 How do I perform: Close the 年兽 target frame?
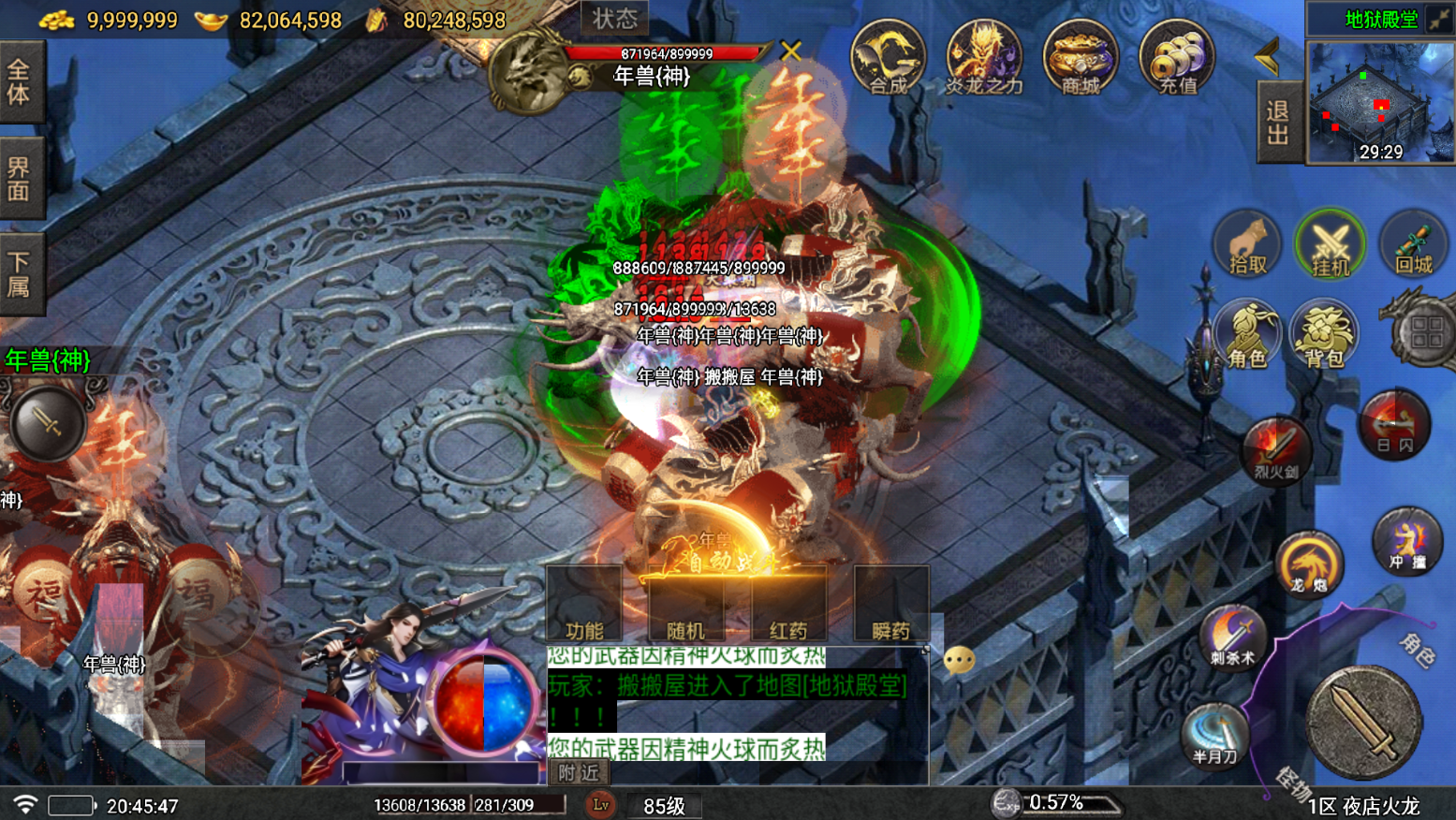pyautogui.click(x=791, y=51)
